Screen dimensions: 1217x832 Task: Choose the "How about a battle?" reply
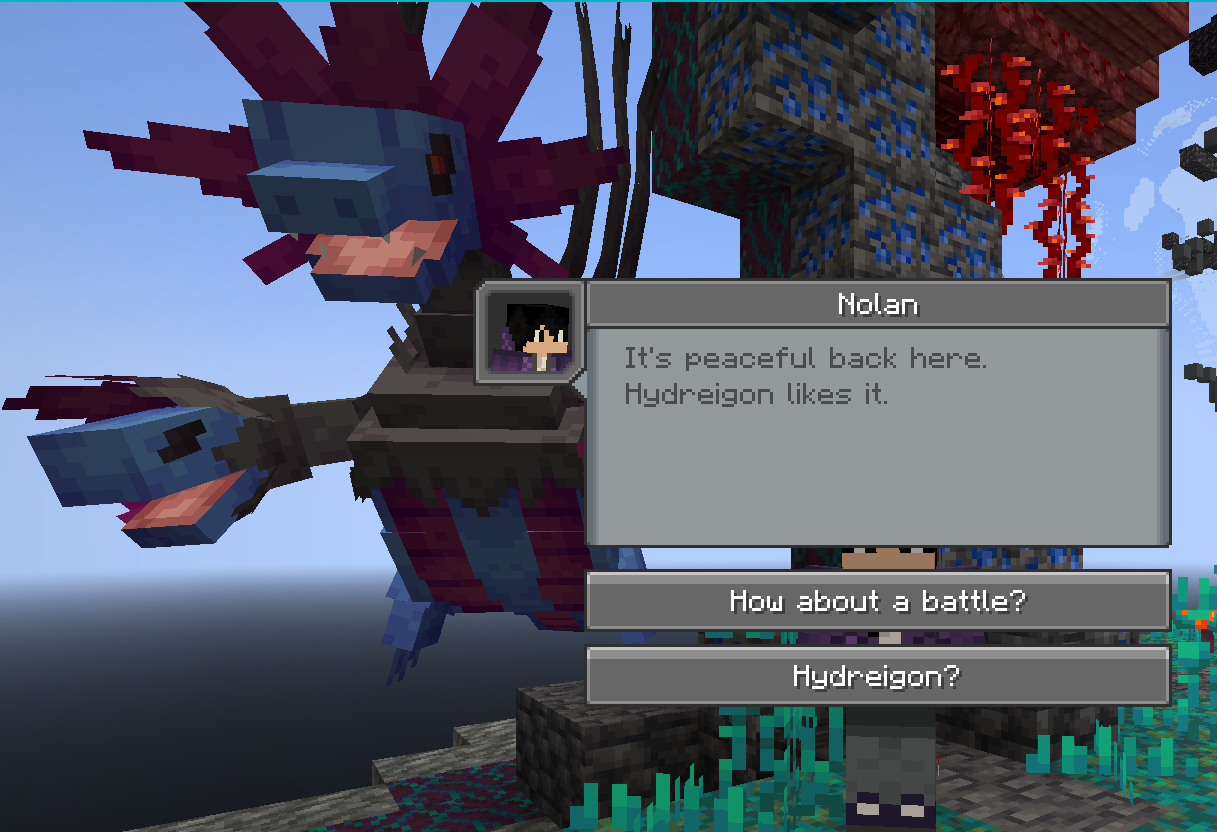pyautogui.click(x=877, y=601)
